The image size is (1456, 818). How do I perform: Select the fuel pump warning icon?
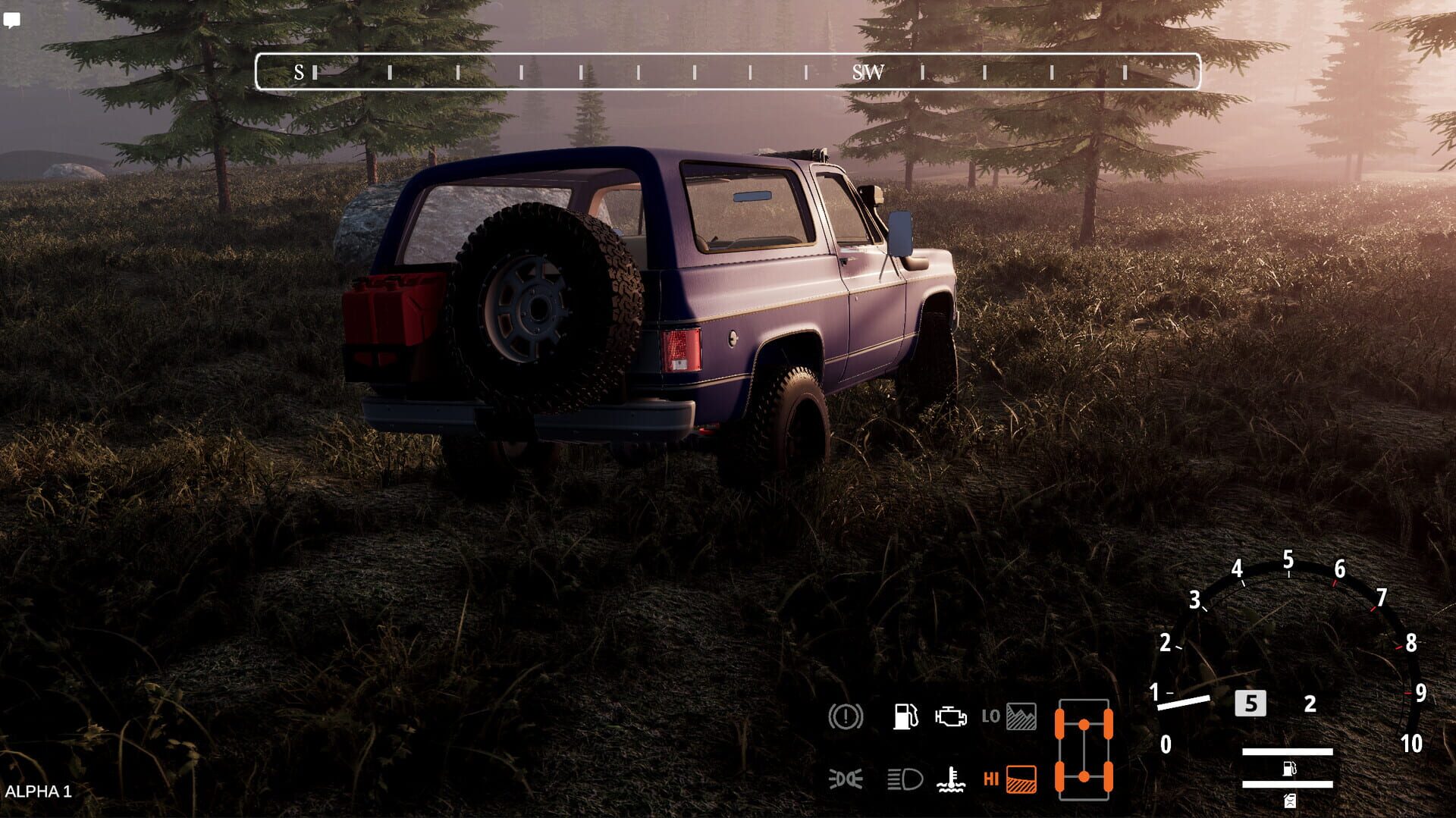pyautogui.click(x=907, y=716)
